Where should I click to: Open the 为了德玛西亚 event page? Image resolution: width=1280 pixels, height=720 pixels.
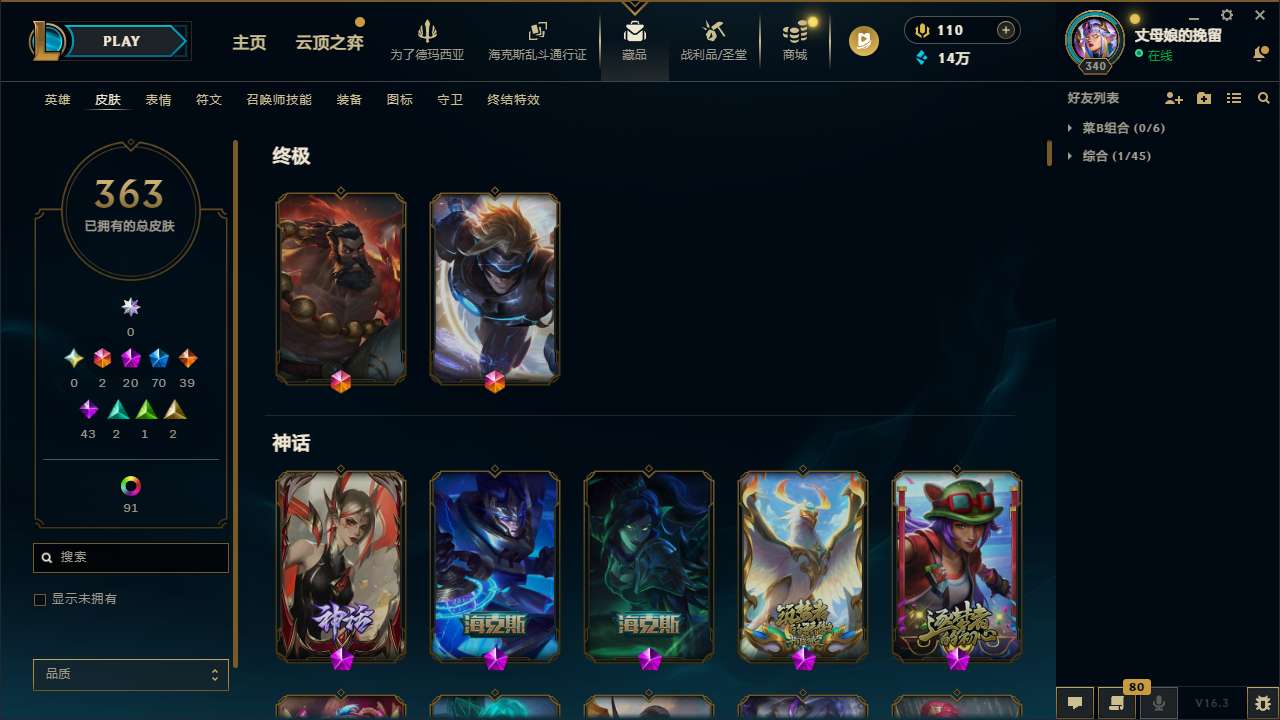coord(428,42)
